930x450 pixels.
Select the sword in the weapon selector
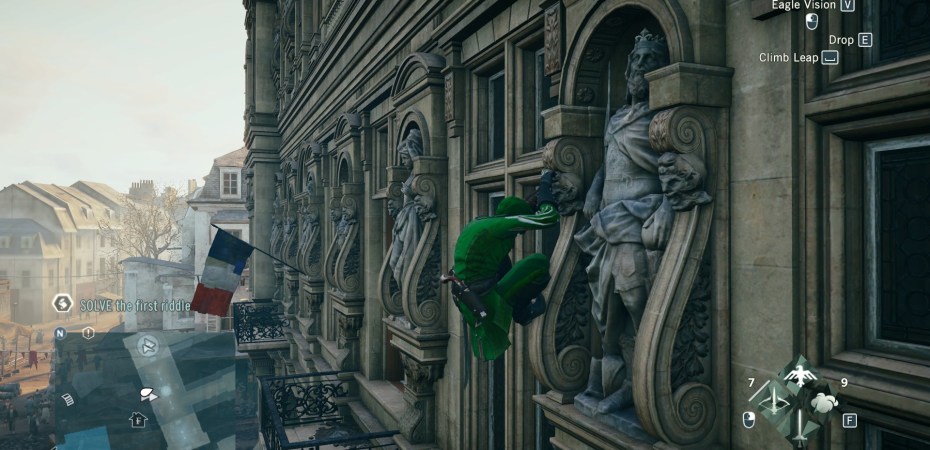(798, 428)
